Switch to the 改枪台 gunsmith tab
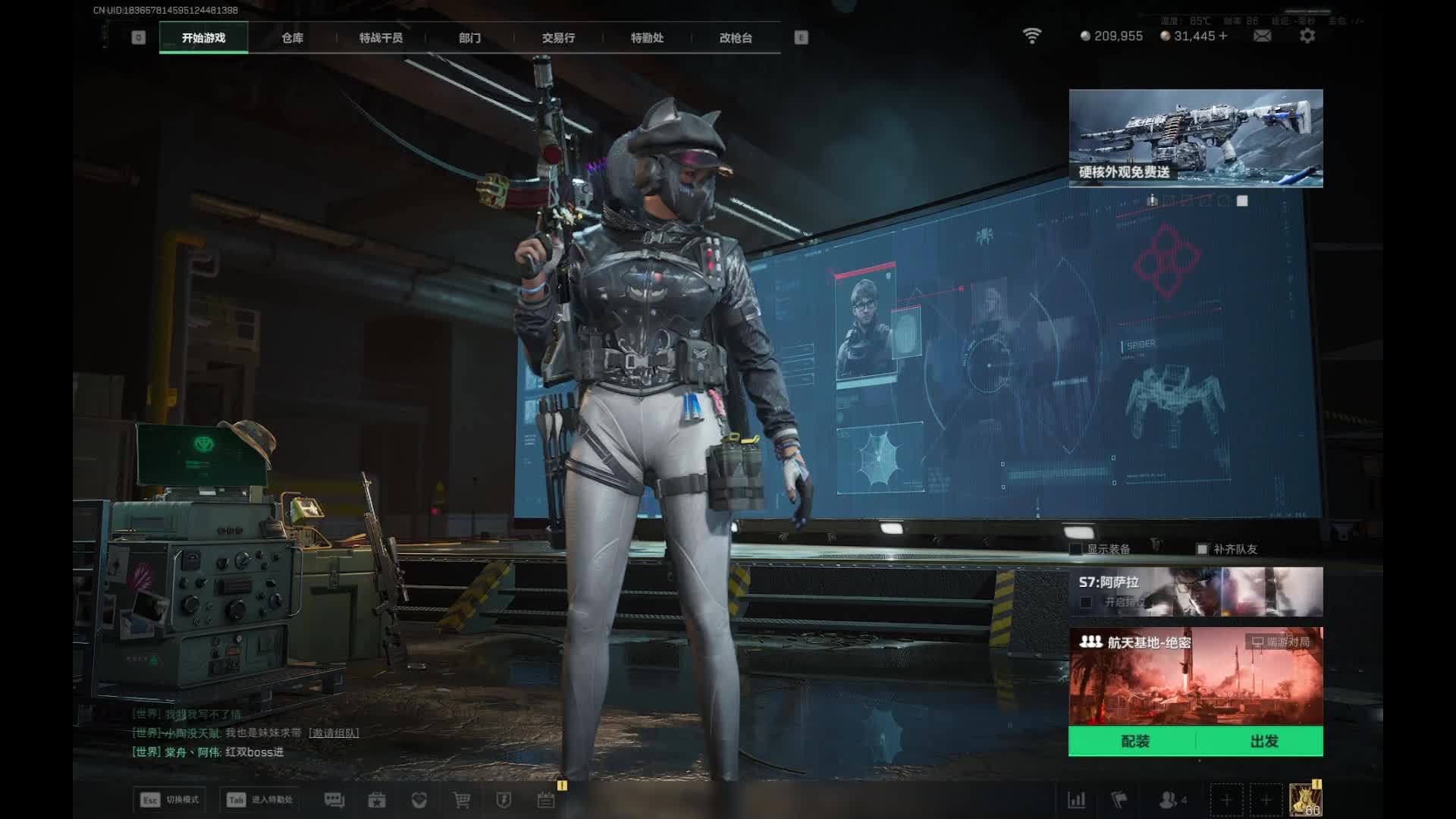1456x819 pixels. tap(736, 38)
